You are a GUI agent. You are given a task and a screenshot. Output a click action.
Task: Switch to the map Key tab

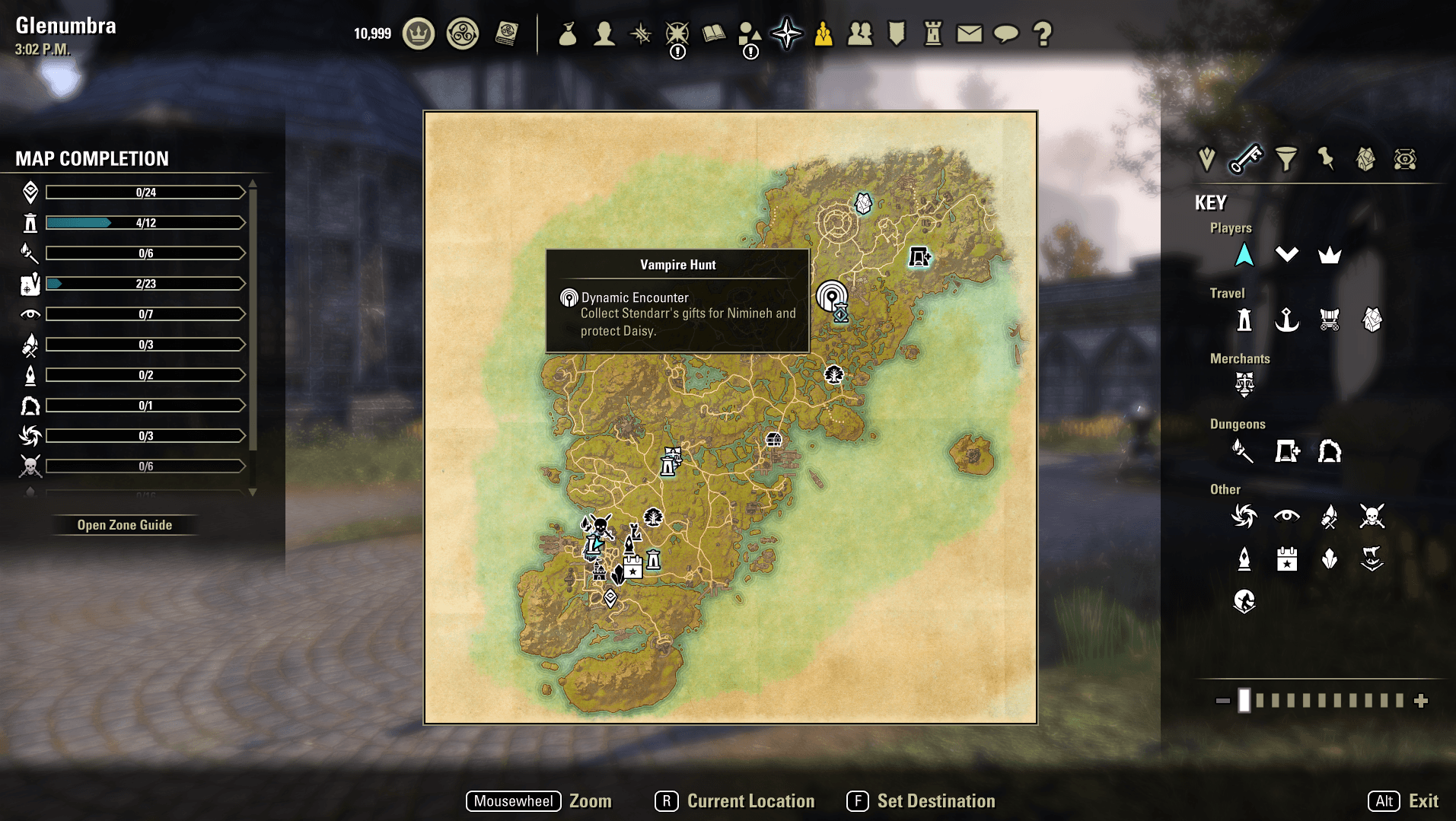[1246, 159]
